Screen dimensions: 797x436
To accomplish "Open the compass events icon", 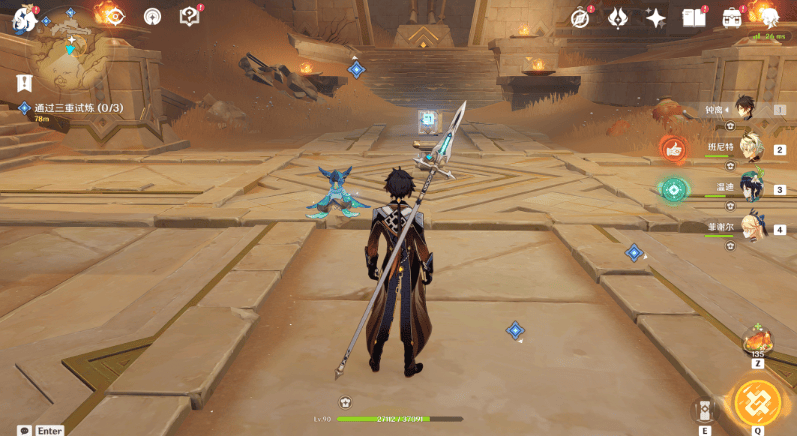I will point(581,17).
